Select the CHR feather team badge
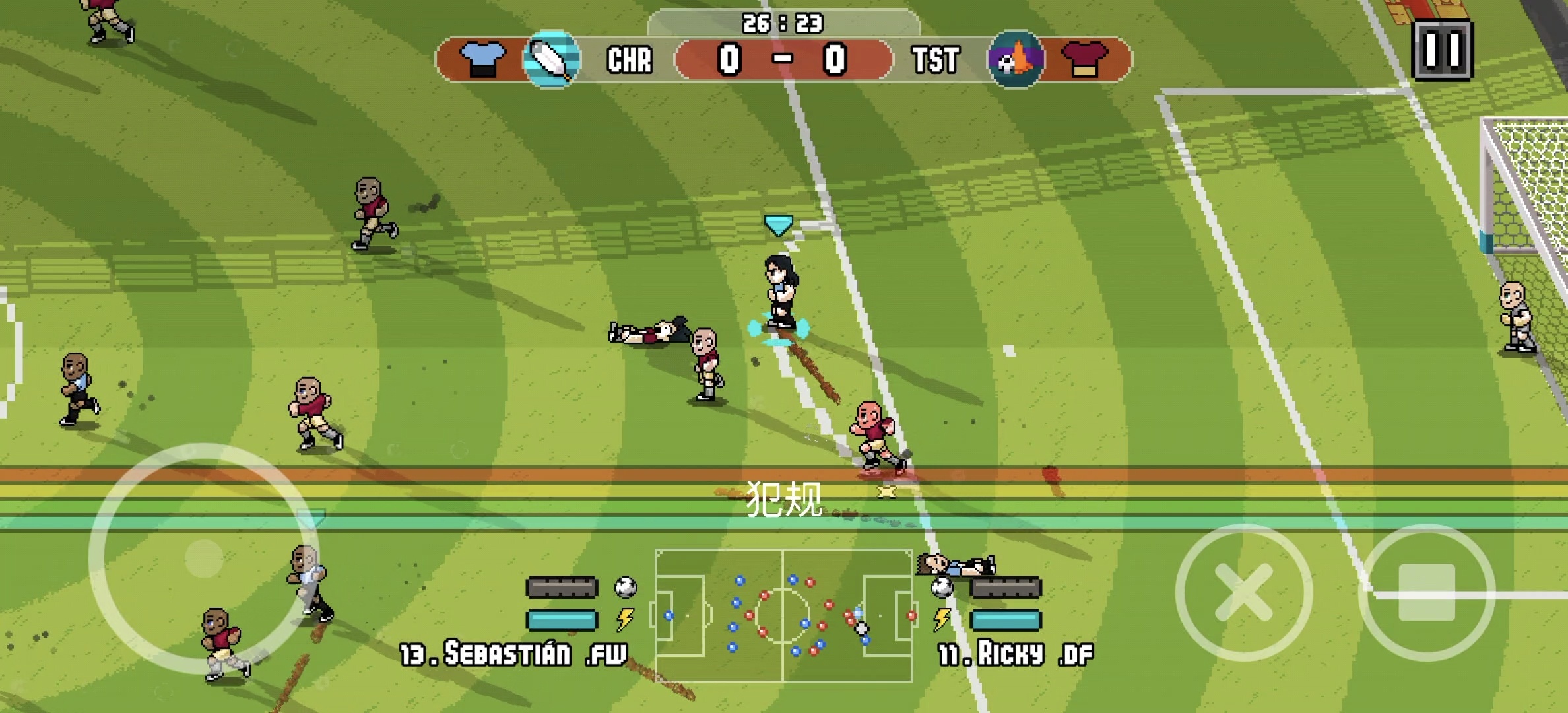The width and height of the screenshot is (1568, 713). 552,59
